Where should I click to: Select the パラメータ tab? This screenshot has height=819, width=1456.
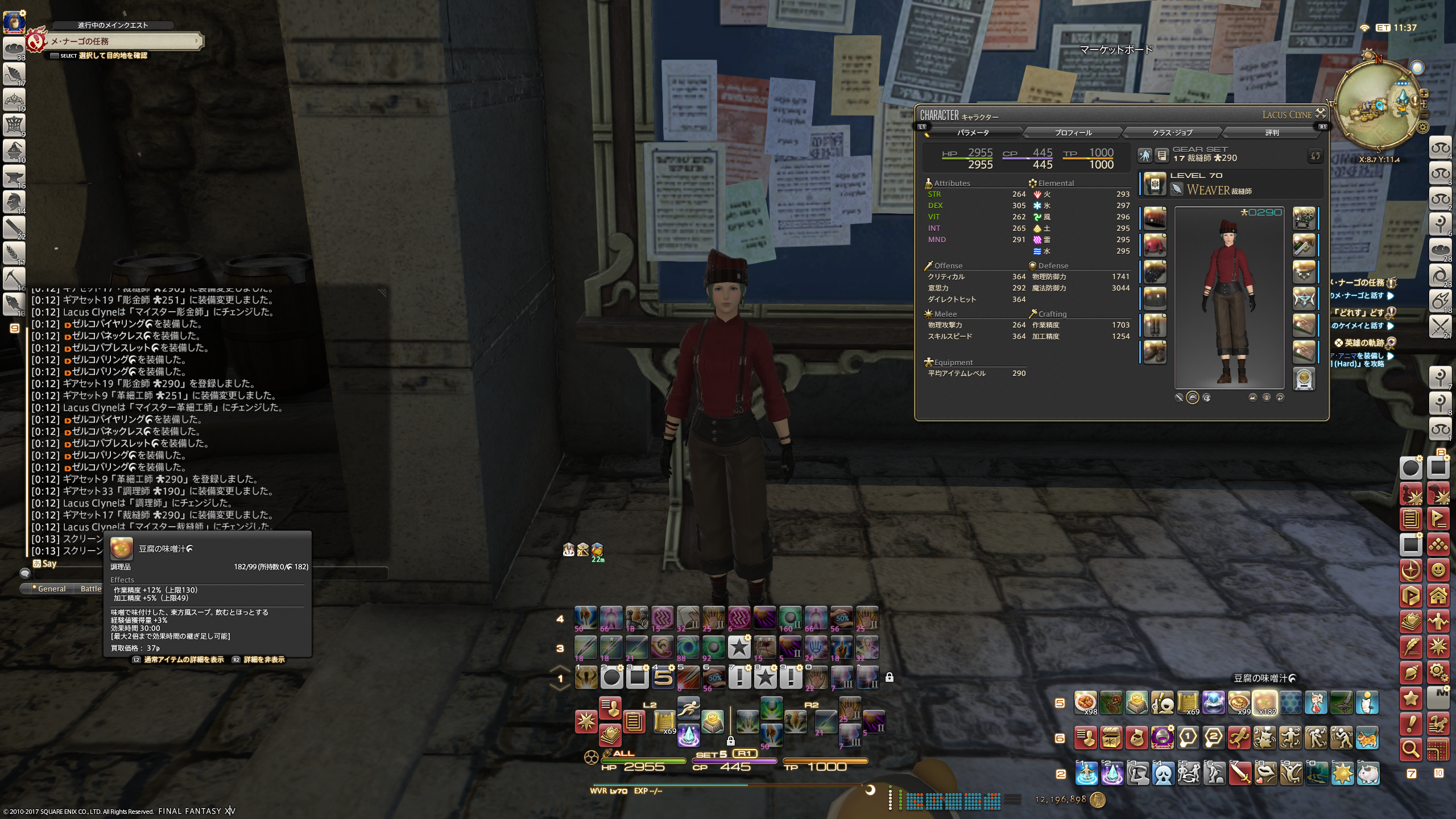coord(973,133)
